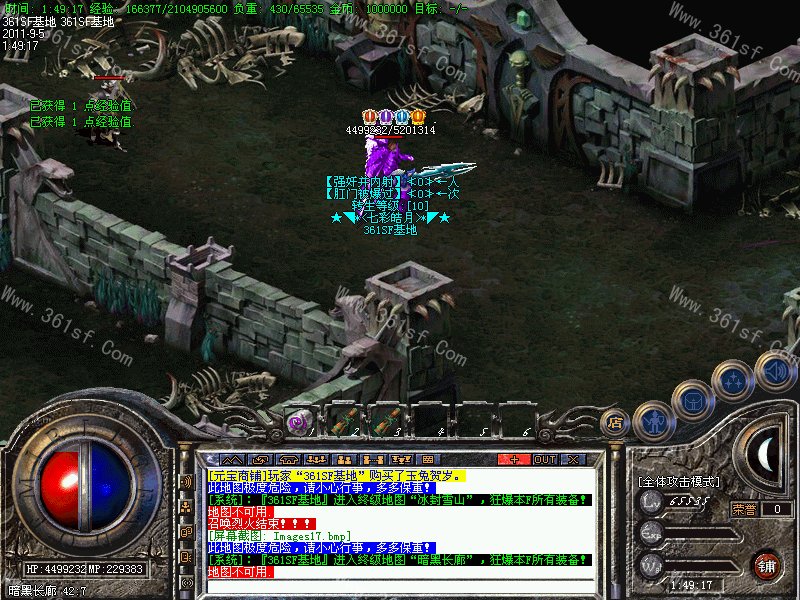Image resolution: width=800 pixels, height=600 pixels.
Task: Open the bag inventory icon
Action: pyautogui.click(x=692, y=402)
